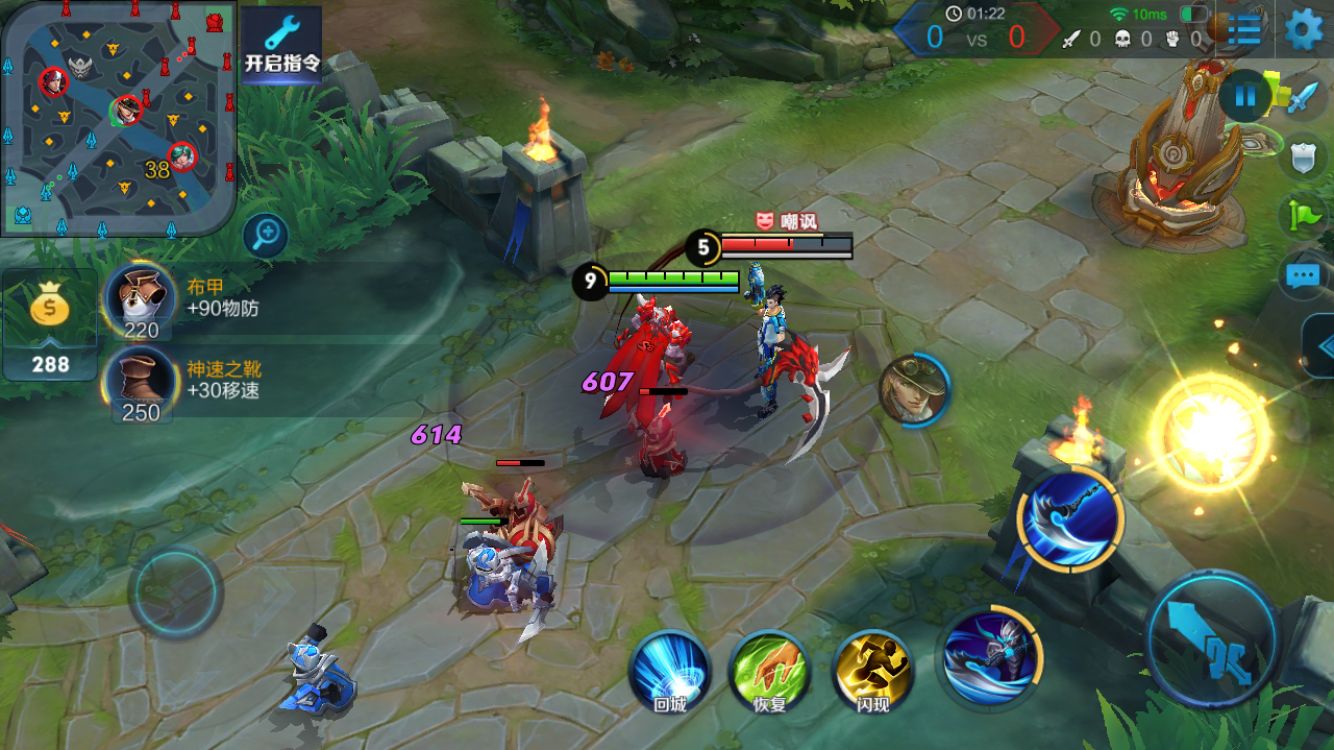The image size is (1334, 750).
Task: Activate the 回城 recall spell
Action: tap(669, 670)
